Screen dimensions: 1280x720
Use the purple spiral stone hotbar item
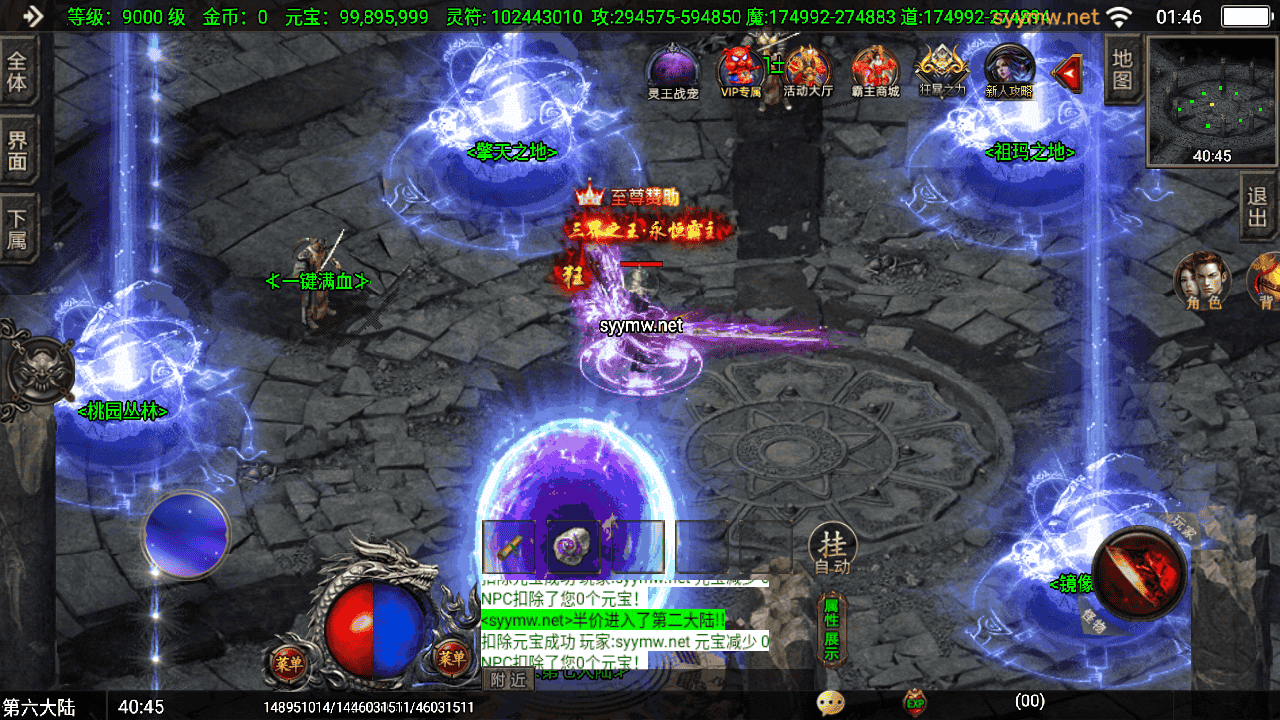click(573, 546)
